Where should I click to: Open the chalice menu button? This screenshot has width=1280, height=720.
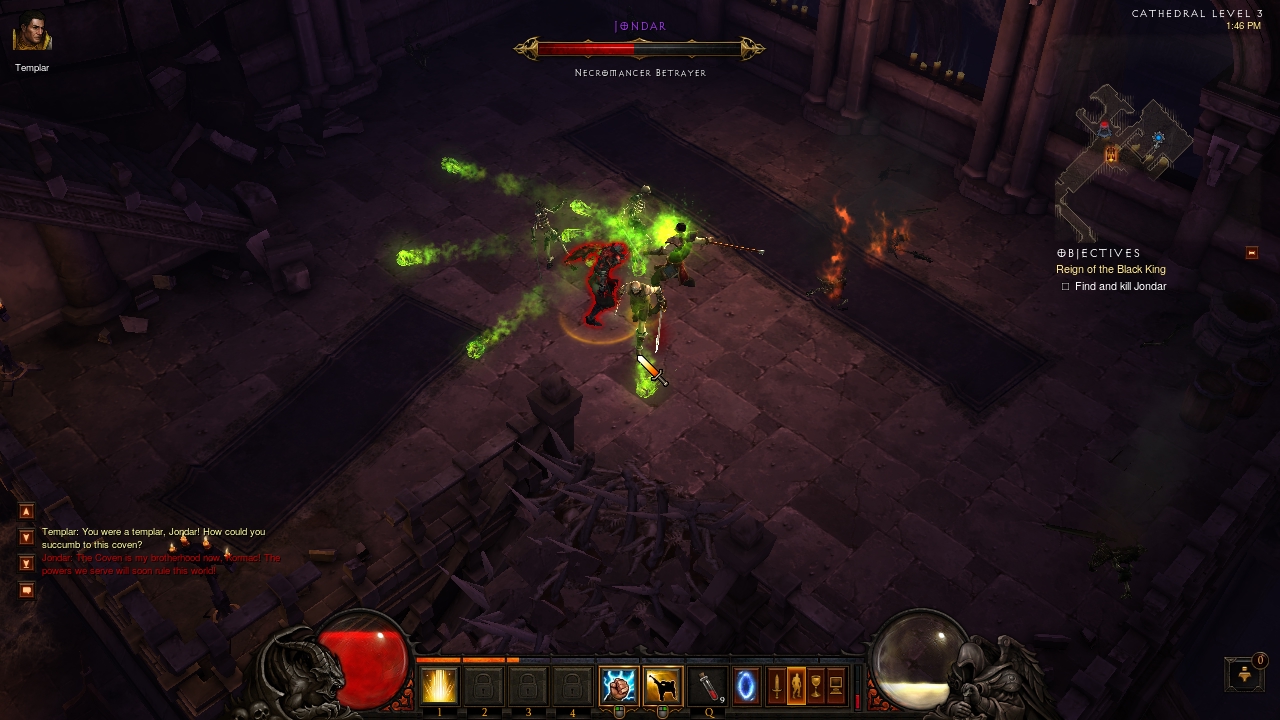(x=816, y=686)
